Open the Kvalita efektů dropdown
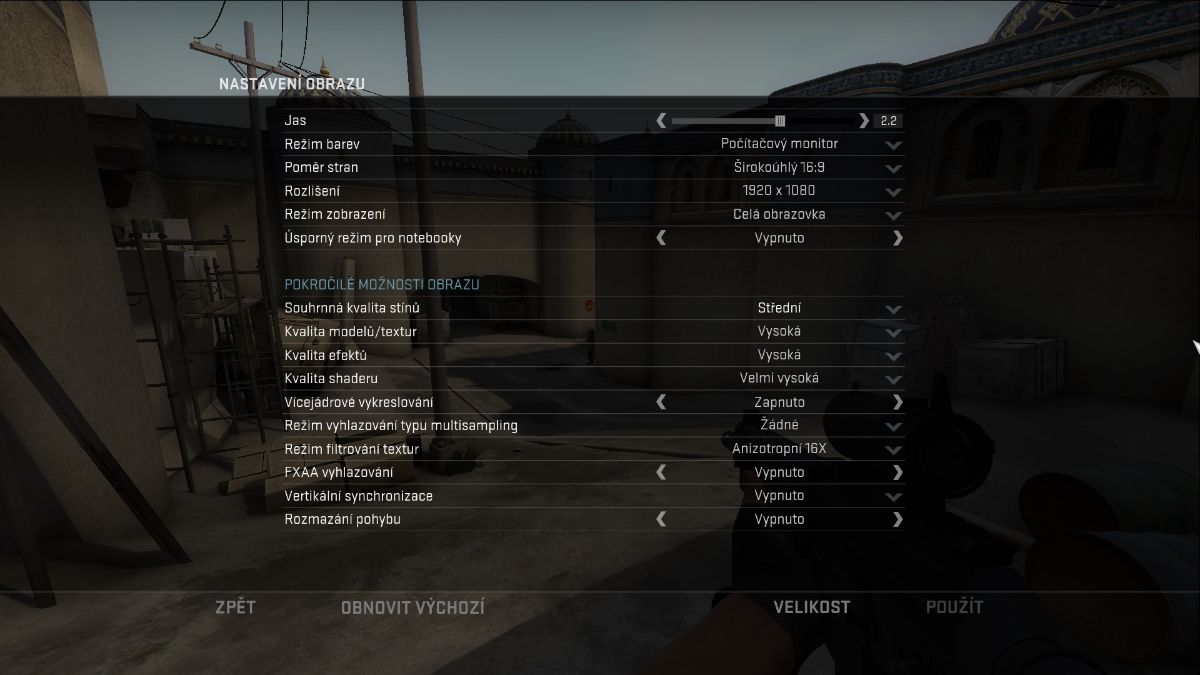Viewport: 1200px width, 675px height. 893,356
